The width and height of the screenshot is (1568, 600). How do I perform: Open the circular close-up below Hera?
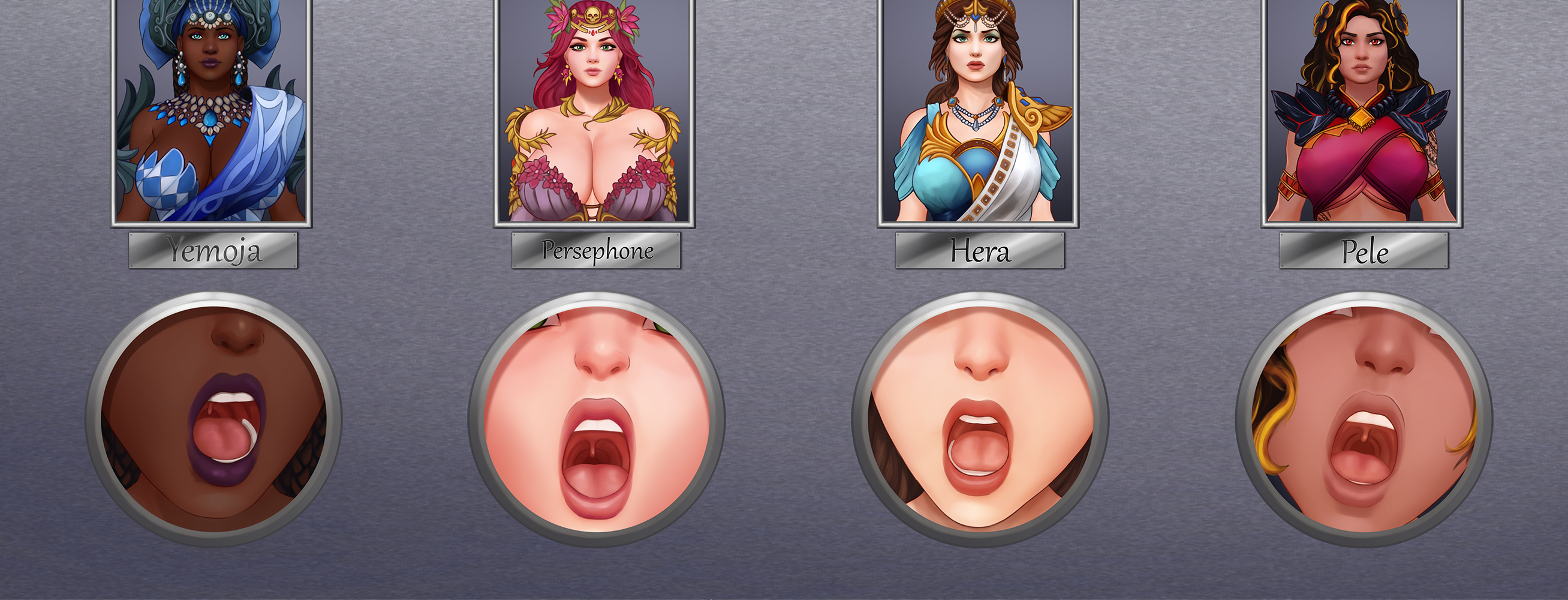click(980, 419)
